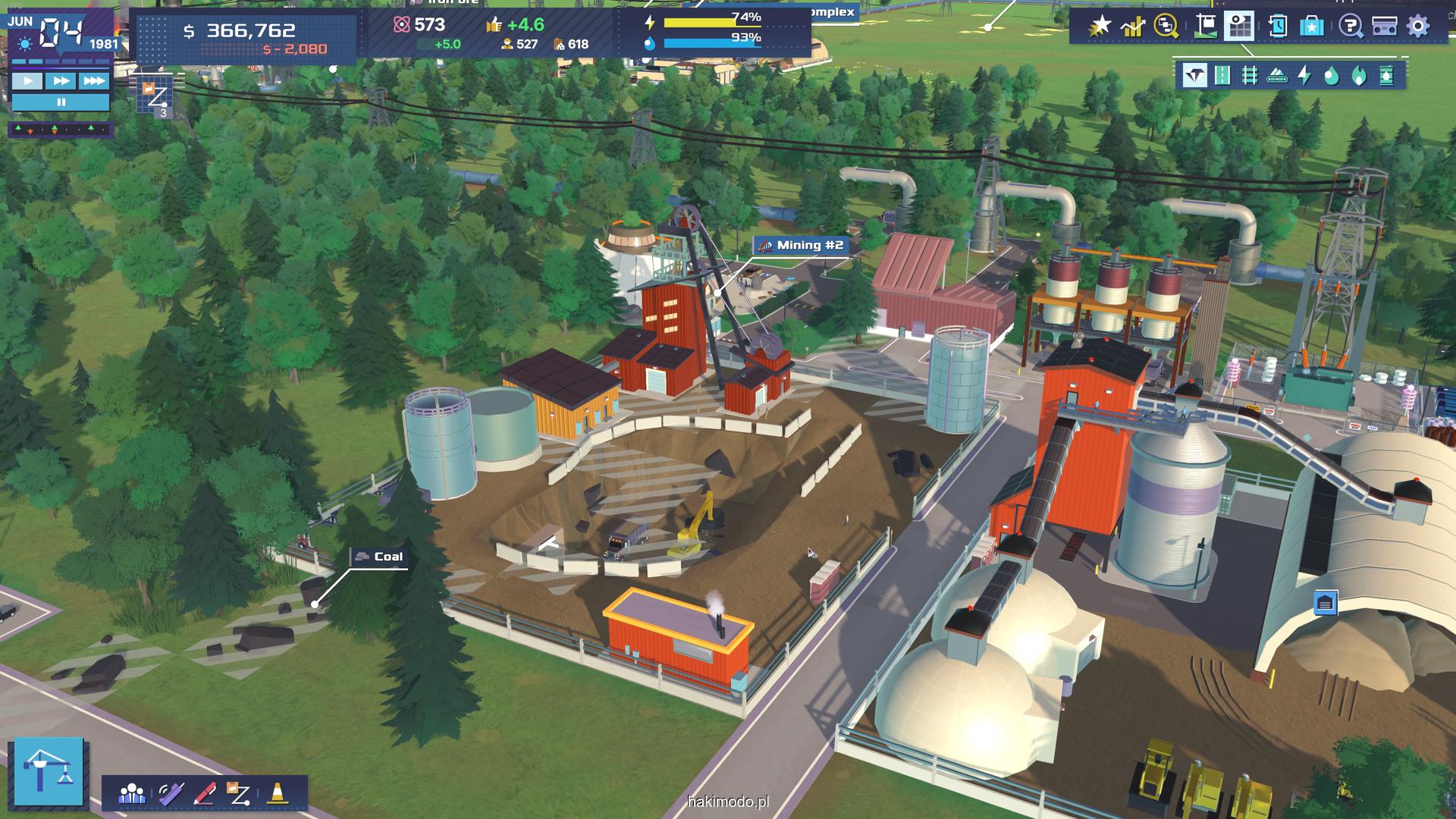Select the traffic cone tool
Screen dimensions: 1456x819
(277, 794)
